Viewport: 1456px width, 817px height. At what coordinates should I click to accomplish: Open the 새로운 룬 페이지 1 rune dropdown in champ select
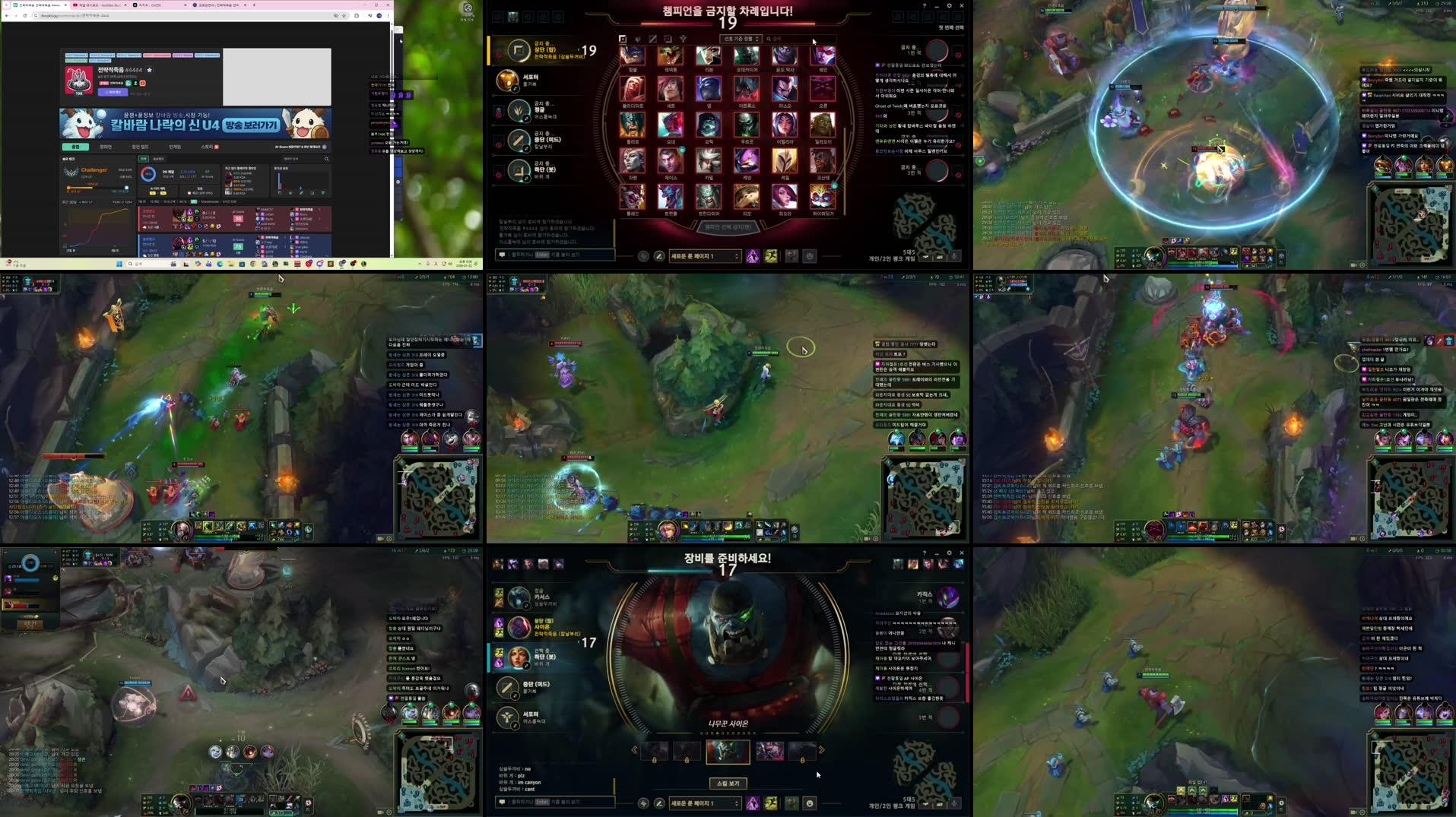tap(705, 255)
